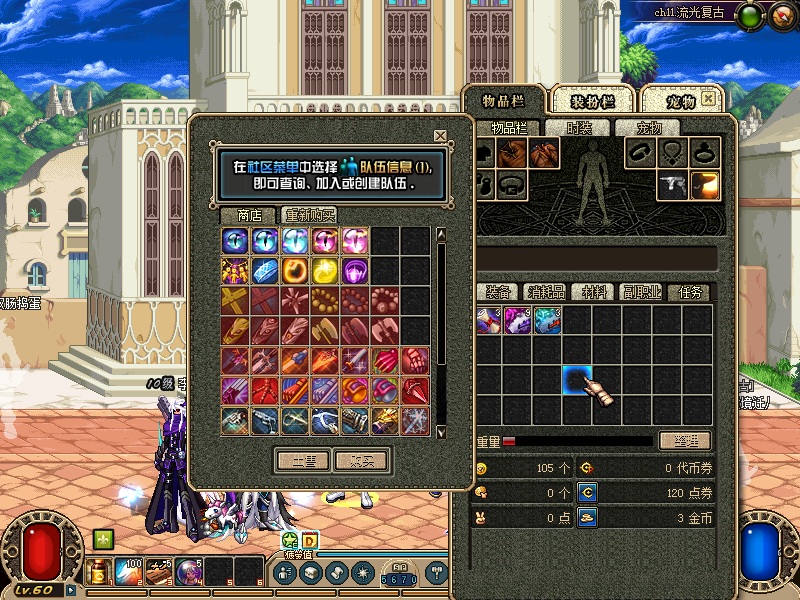The image size is (800, 600).
Task: Click the 购买 buy button
Action: pos(361,461)
